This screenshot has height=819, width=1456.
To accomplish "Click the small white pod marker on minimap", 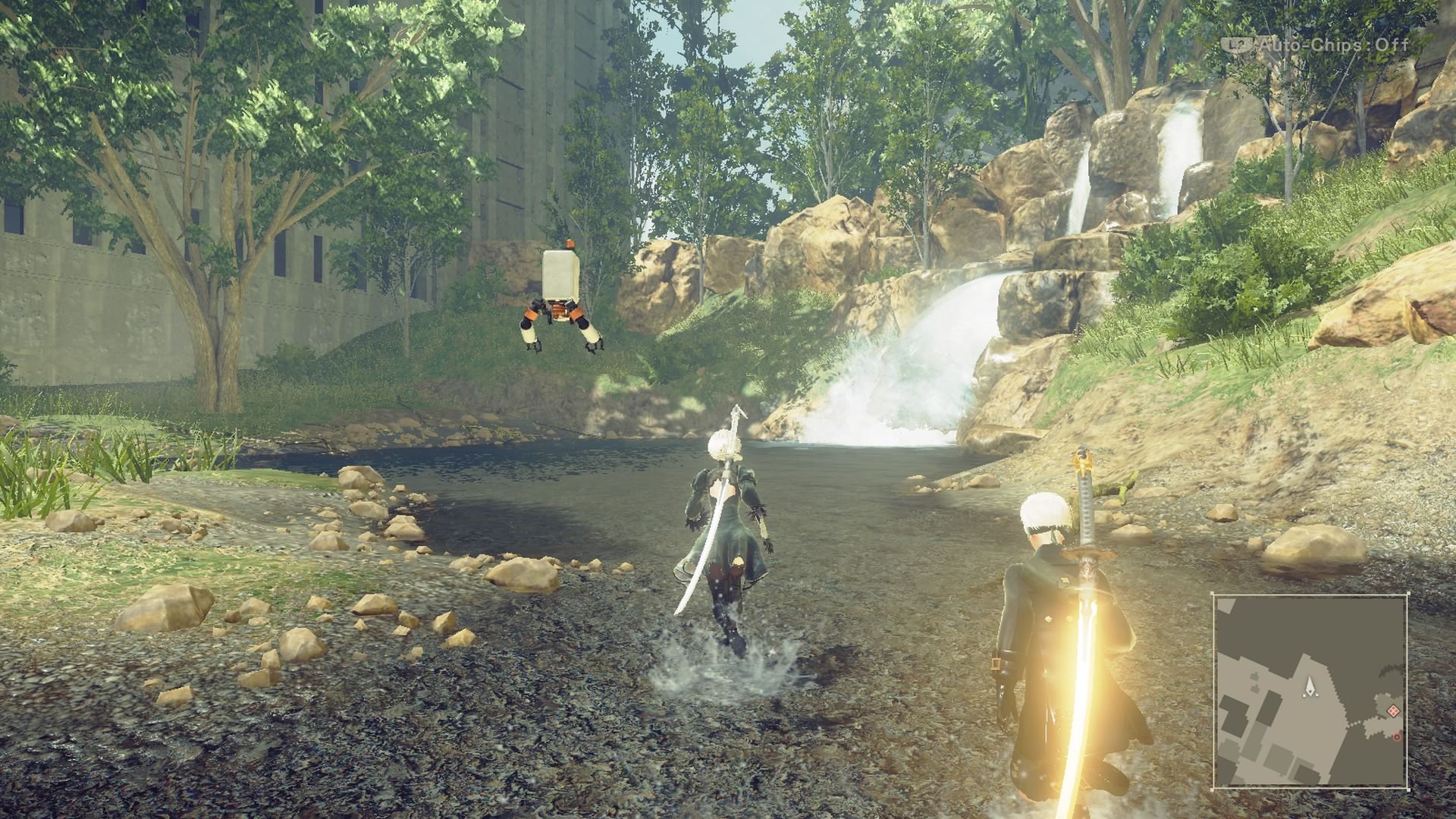I will (x=1304, y=695).
